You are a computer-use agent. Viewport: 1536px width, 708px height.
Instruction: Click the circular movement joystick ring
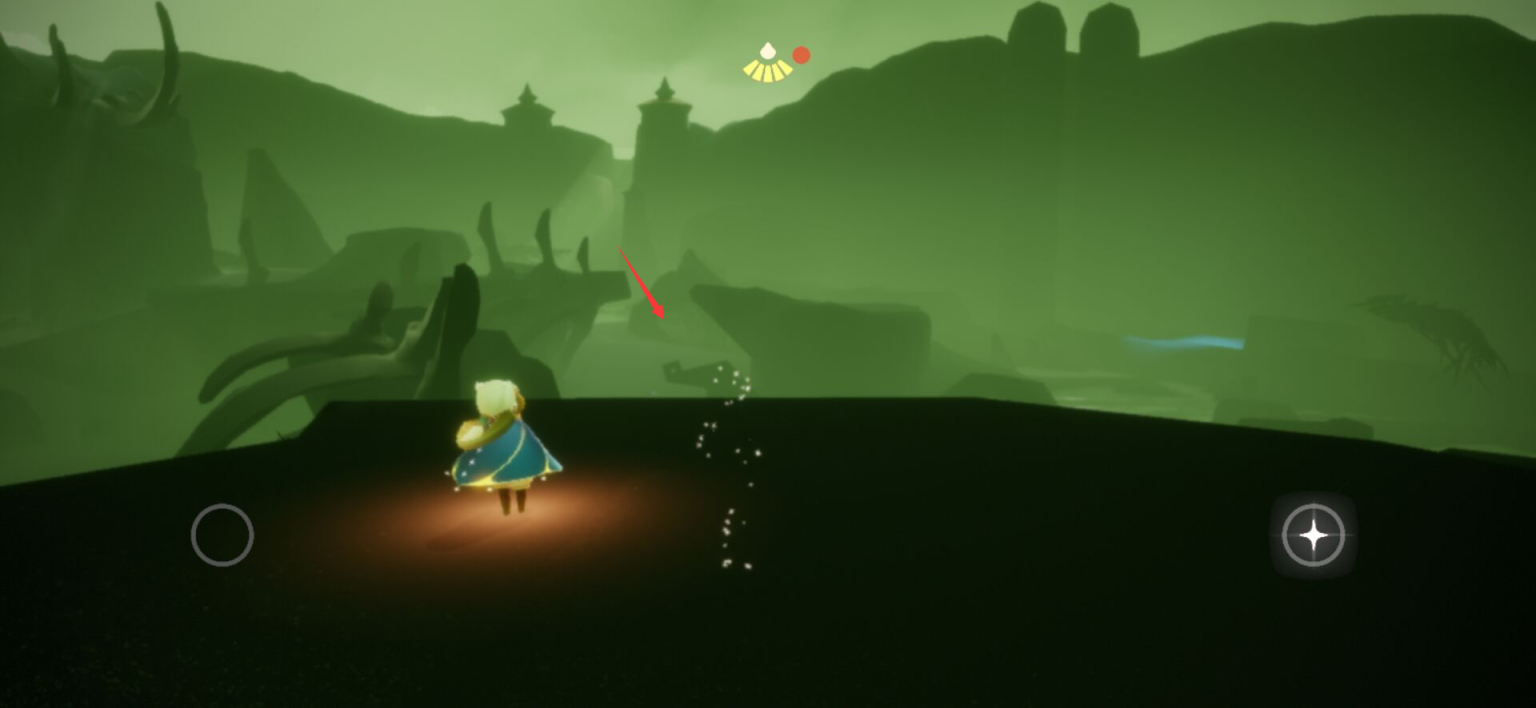(x=222, y=535)
